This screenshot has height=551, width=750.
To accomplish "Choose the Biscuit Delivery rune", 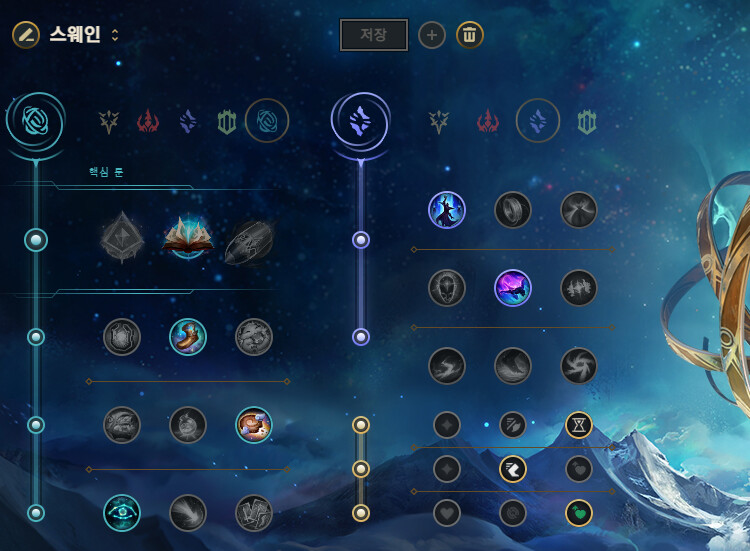I will tap(254, 425).
